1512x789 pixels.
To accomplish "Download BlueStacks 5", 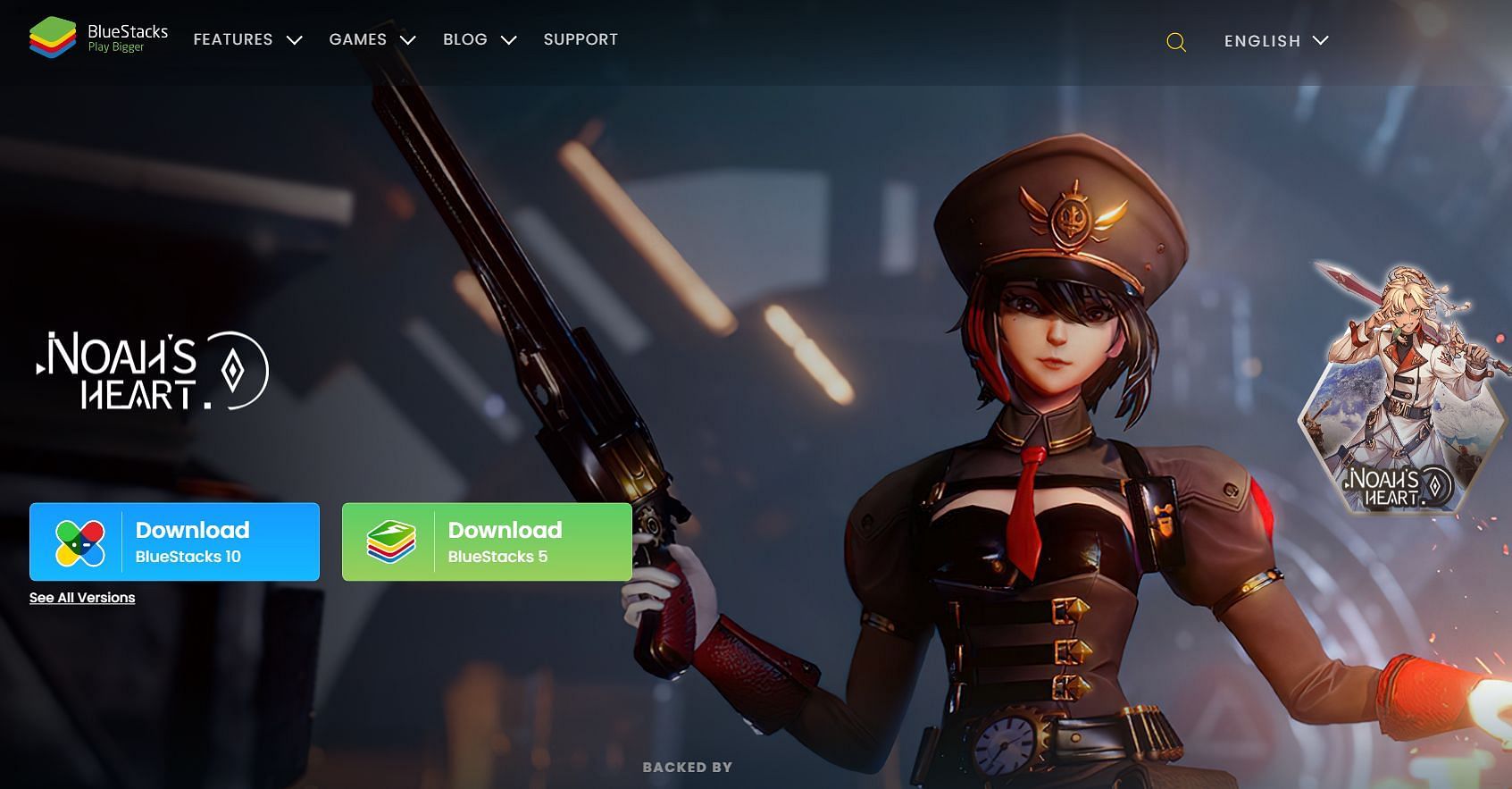I will click(487, 542).
